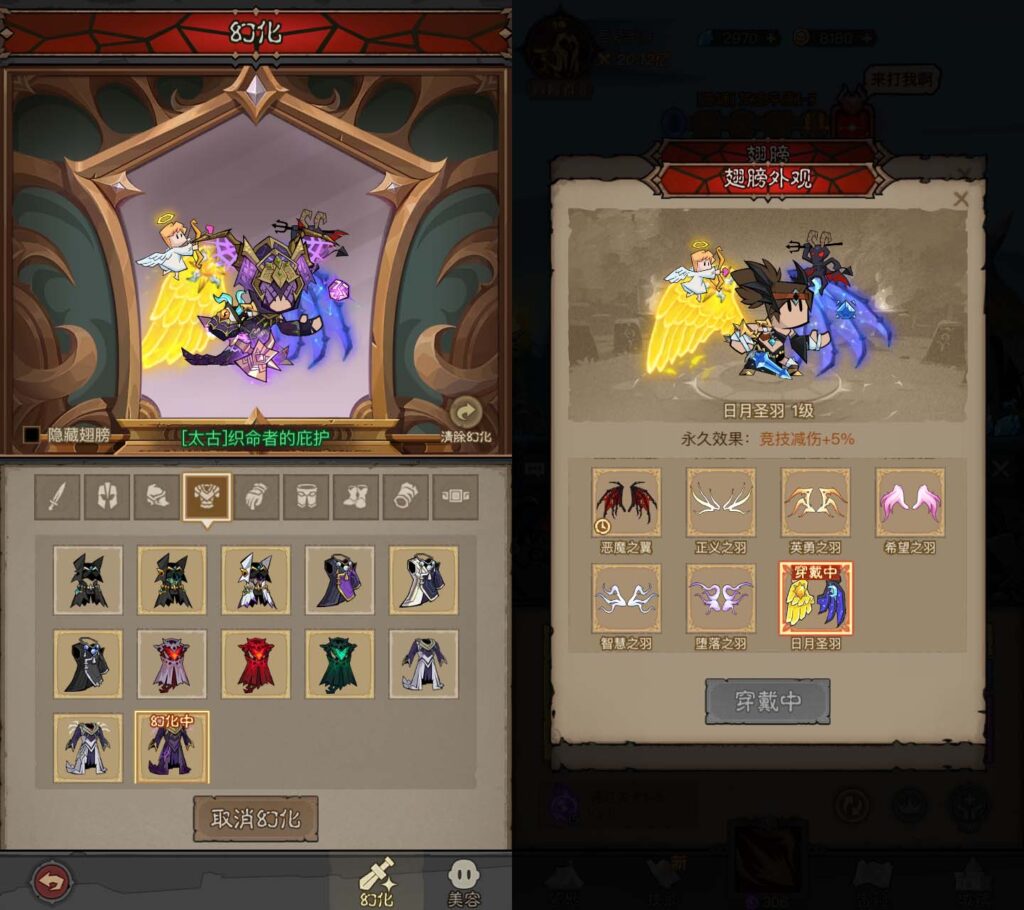
Task: Toggle the 隐藏翅膀 checkbox
Action: (x=32, y=435)
